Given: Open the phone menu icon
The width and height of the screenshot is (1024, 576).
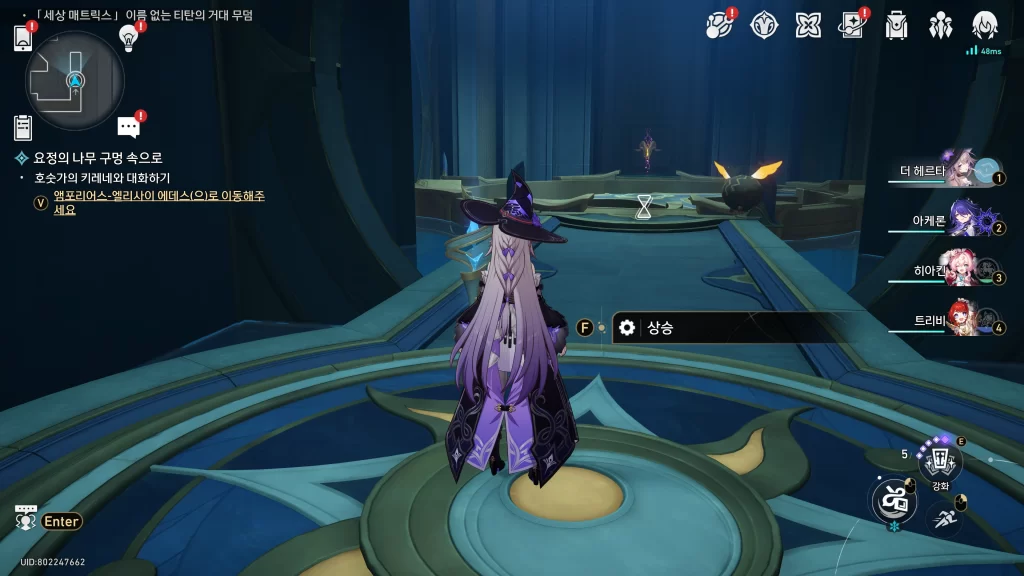Looking at the screenshot, I should [x=23, y=37].
